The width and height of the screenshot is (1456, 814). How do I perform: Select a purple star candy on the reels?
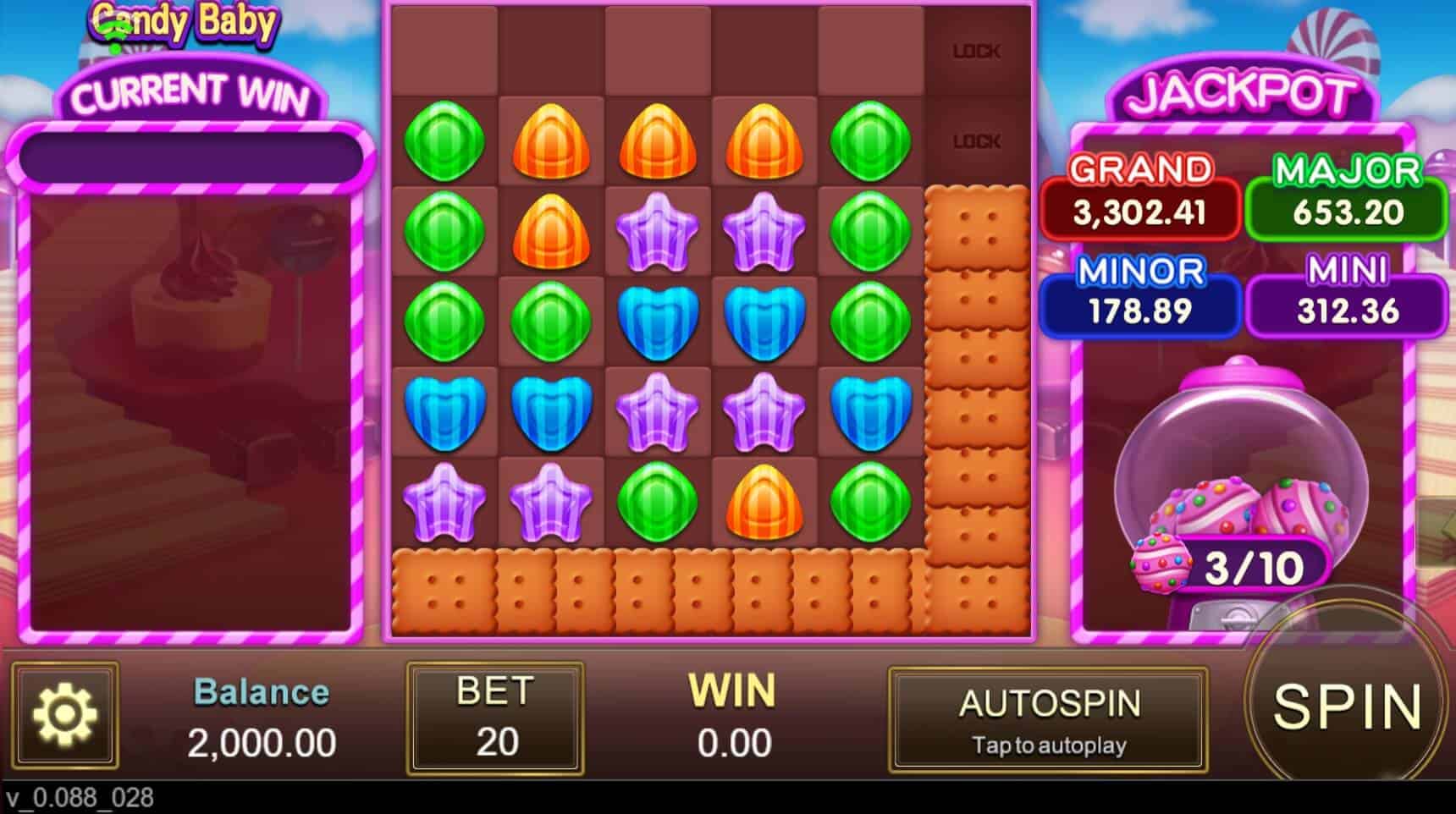(x=657, y=230)
